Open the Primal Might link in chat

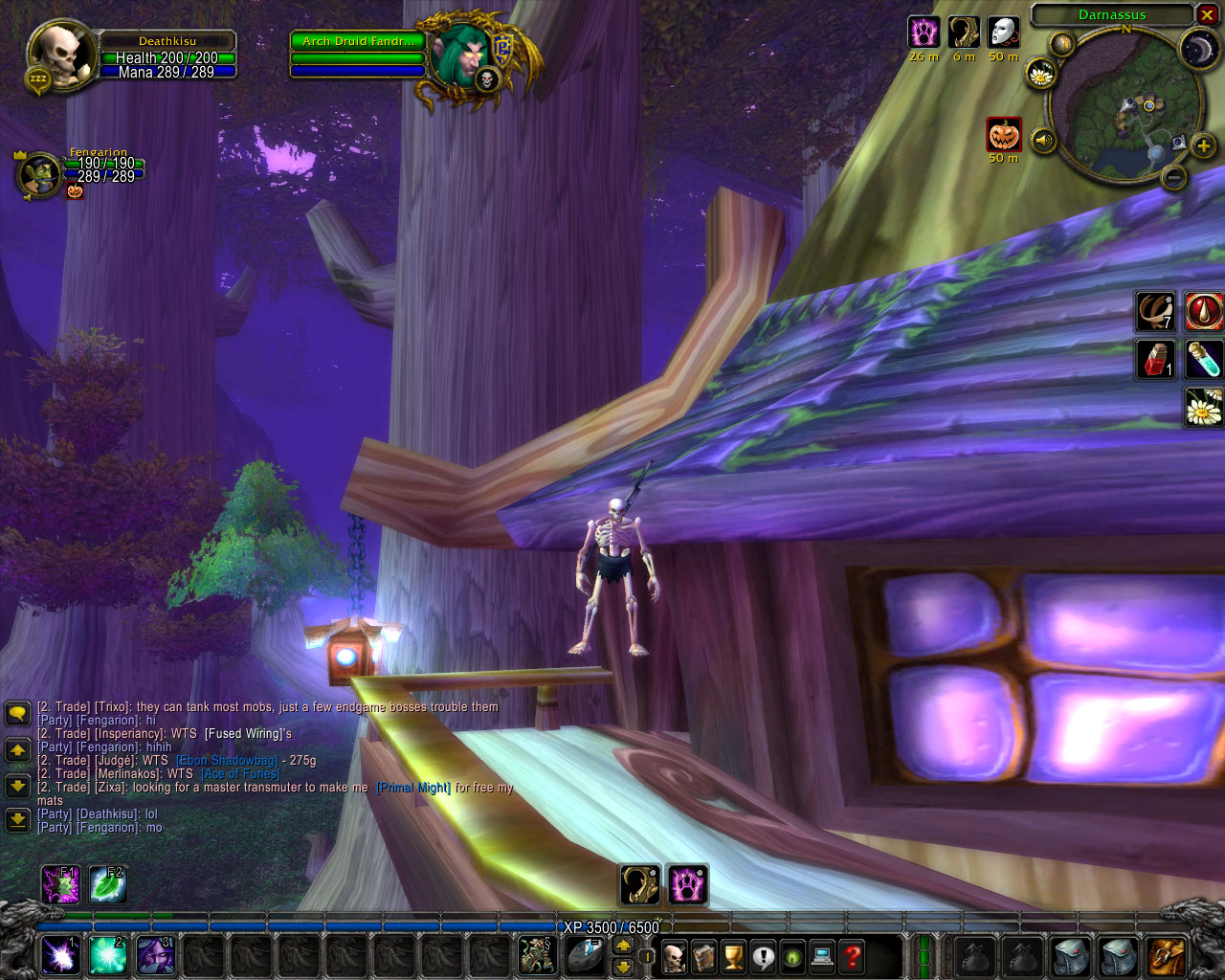pyautogui.click(x=413, y=788)
